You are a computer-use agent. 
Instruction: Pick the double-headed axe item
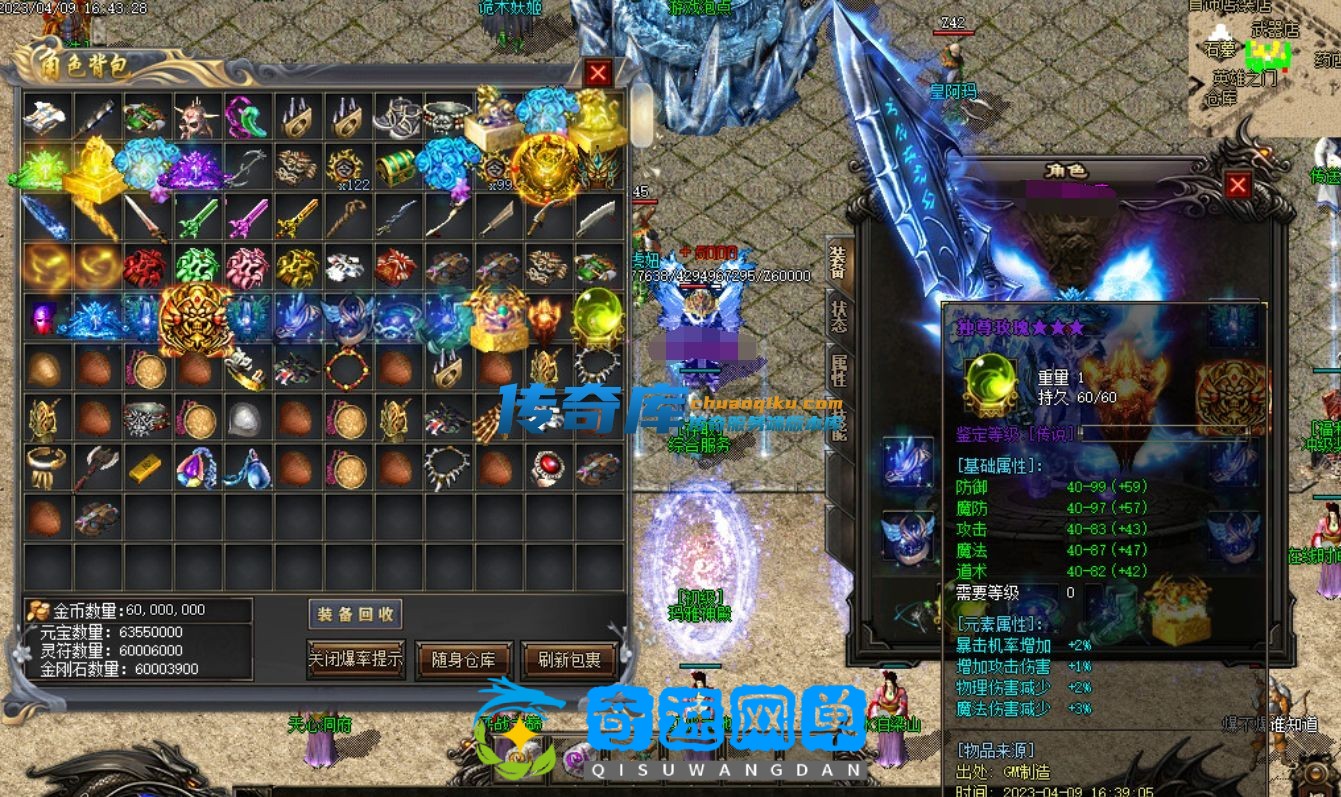click(97, 467)
